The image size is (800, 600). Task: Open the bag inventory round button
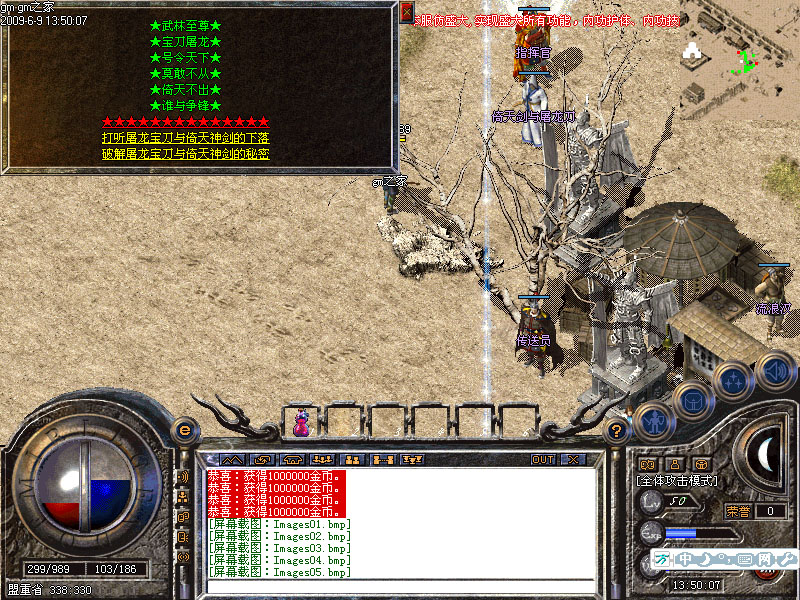click(692, 401)
